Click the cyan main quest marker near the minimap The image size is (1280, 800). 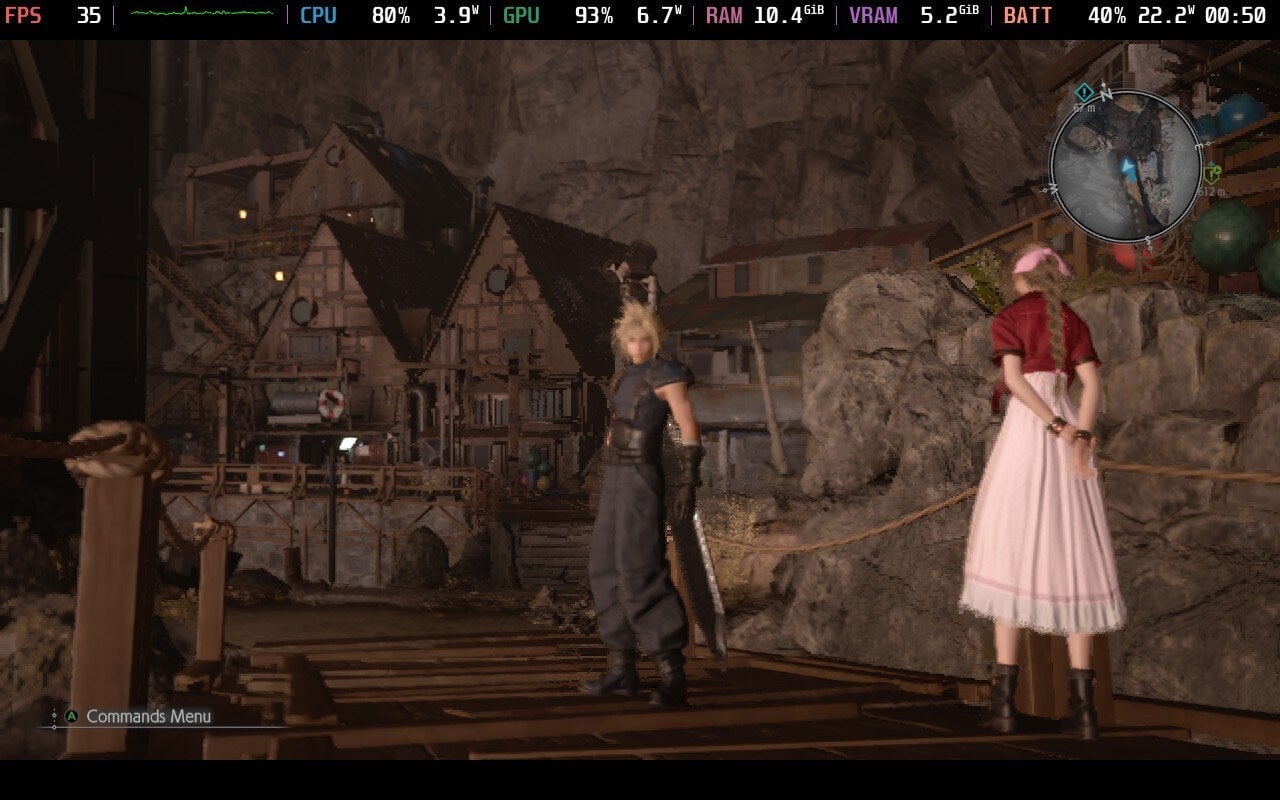pos(1084,91)
